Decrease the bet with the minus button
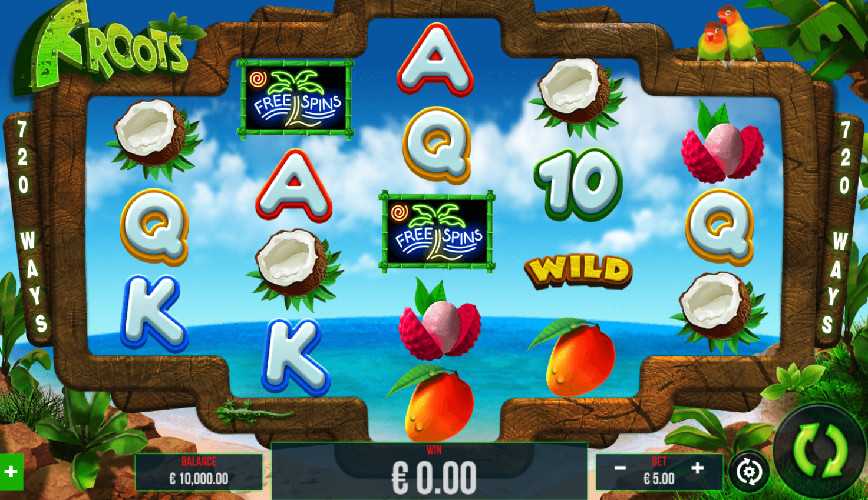 (620, 467)
